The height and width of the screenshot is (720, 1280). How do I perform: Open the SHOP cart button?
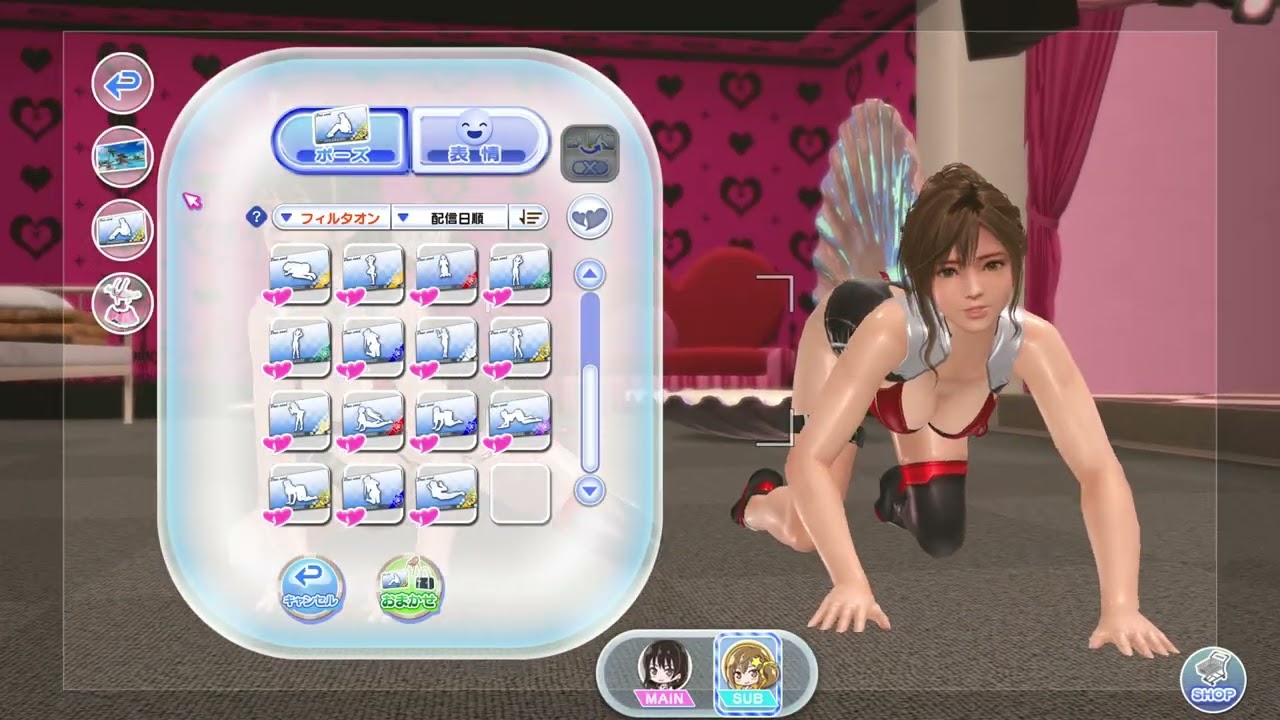point(1213,680)
